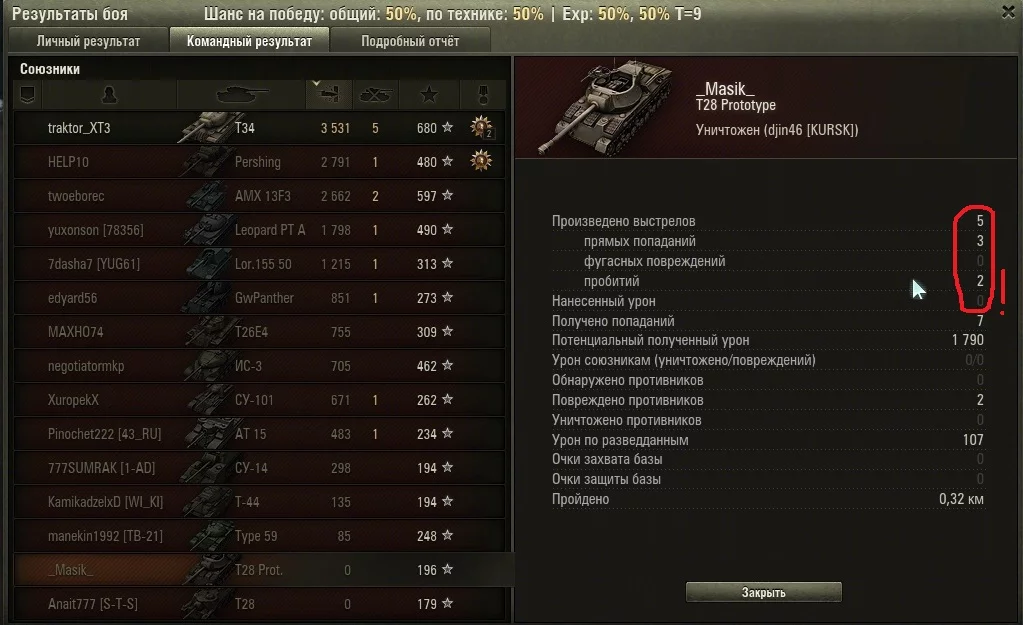Show the Подробный отчёт tab
The image size is (1023, 625).
(x=410, y=41)
